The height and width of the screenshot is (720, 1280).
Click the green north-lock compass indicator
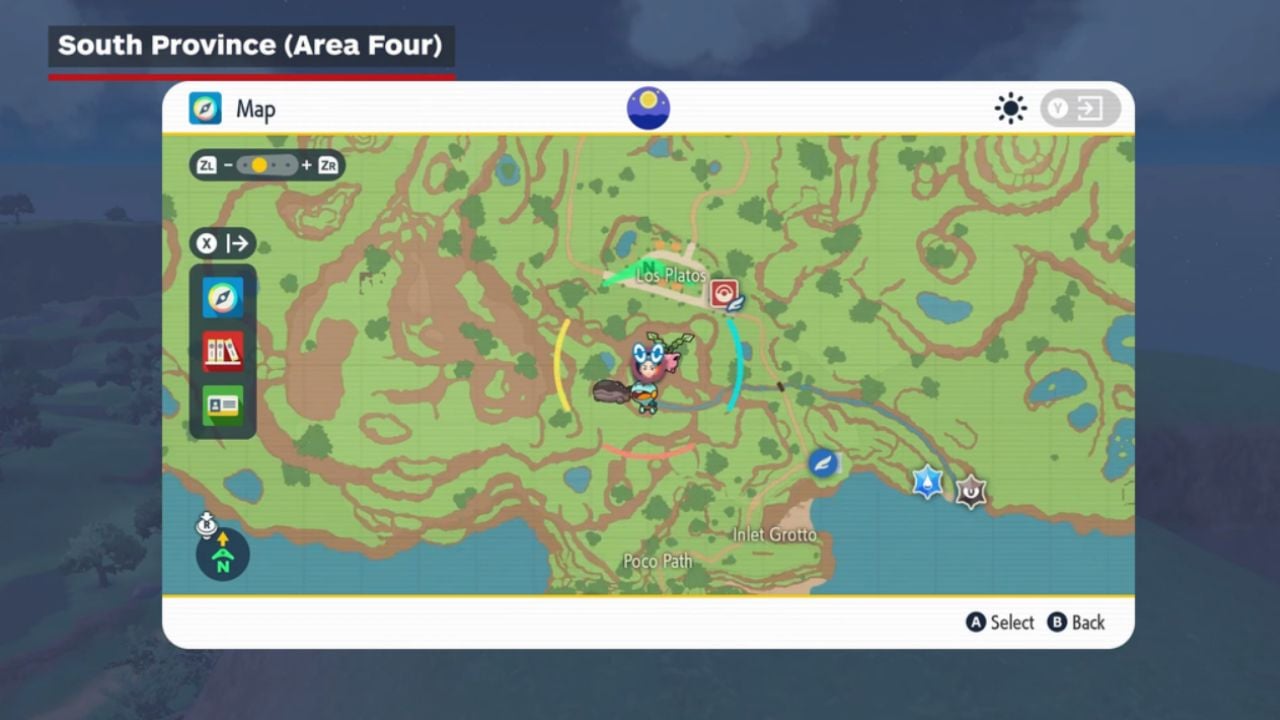coord(222,555)
